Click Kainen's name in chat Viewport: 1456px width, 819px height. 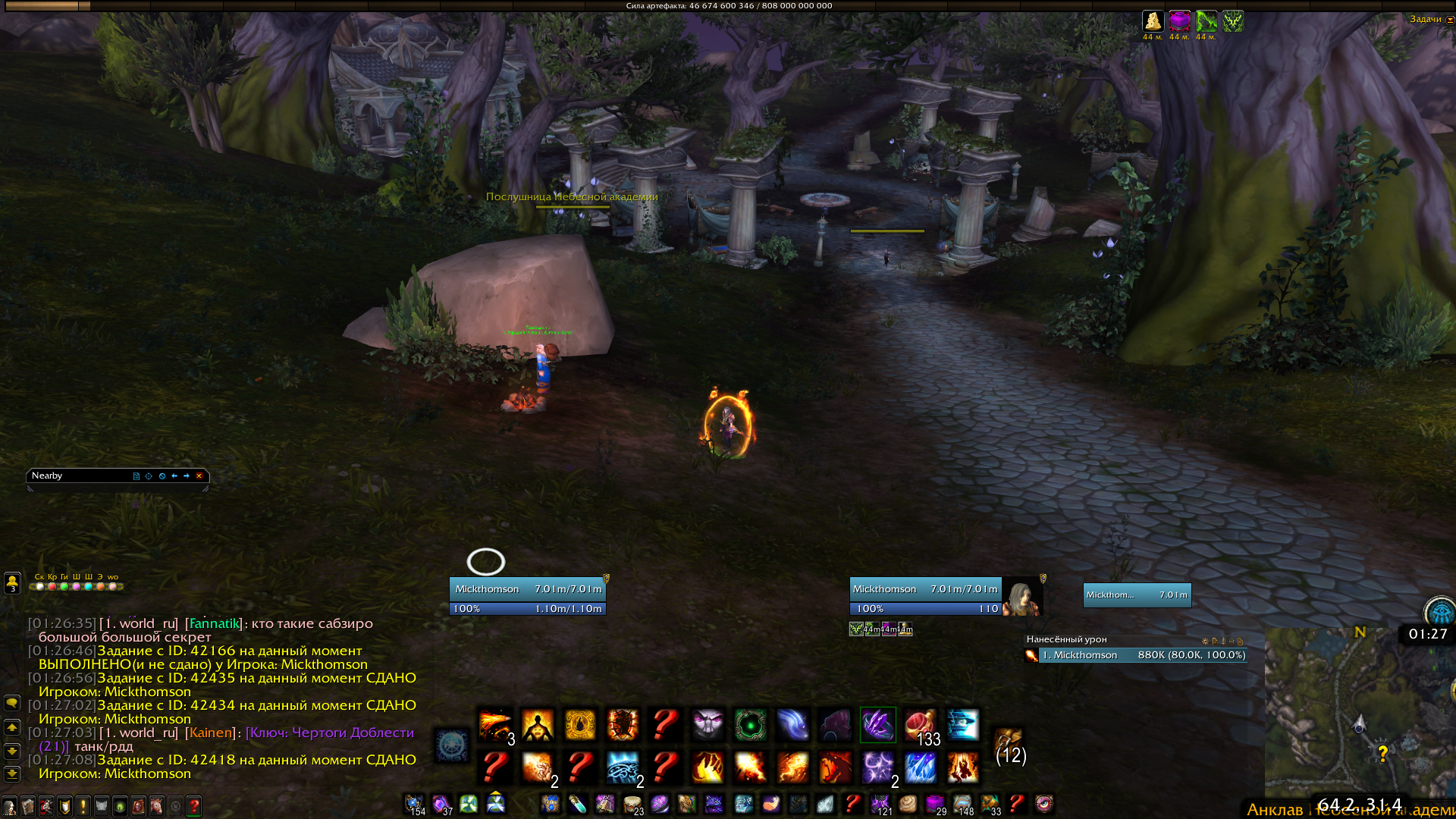(x=211, y=733)
